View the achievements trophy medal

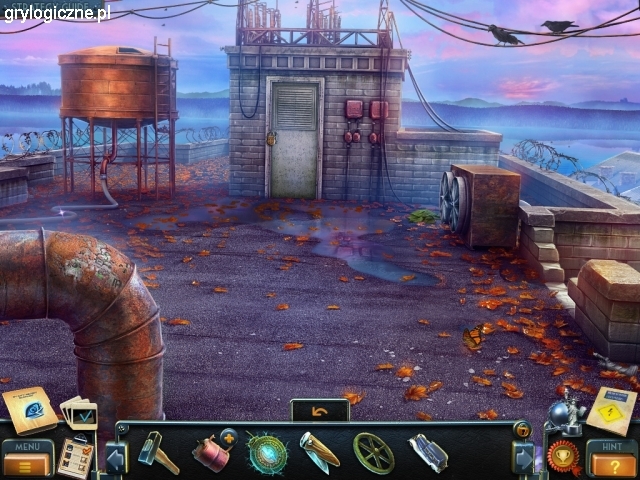(x=563, y=457)
